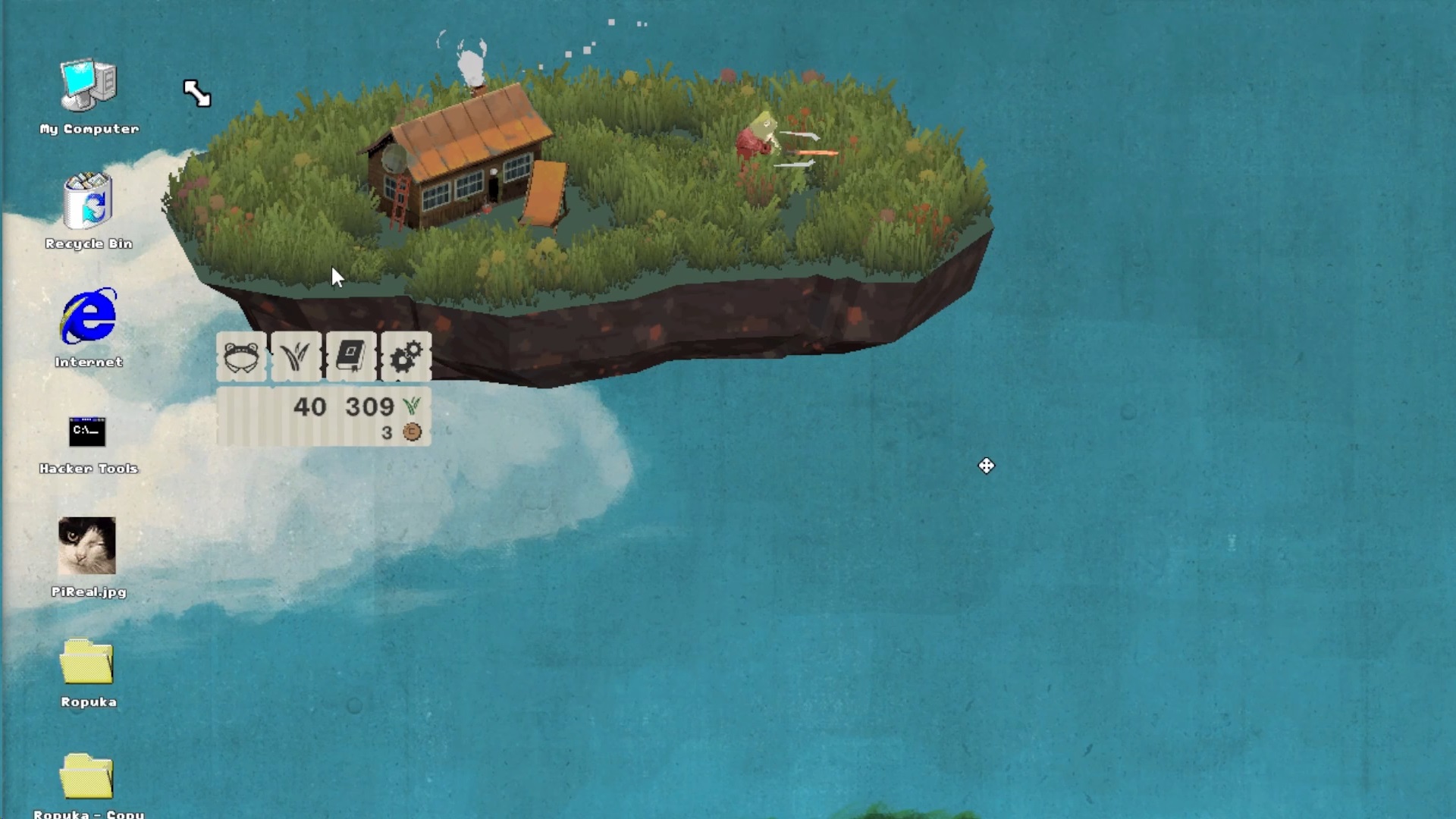Click the four-way move handle
1456x819 pixels.
click(x=986, y=466)
